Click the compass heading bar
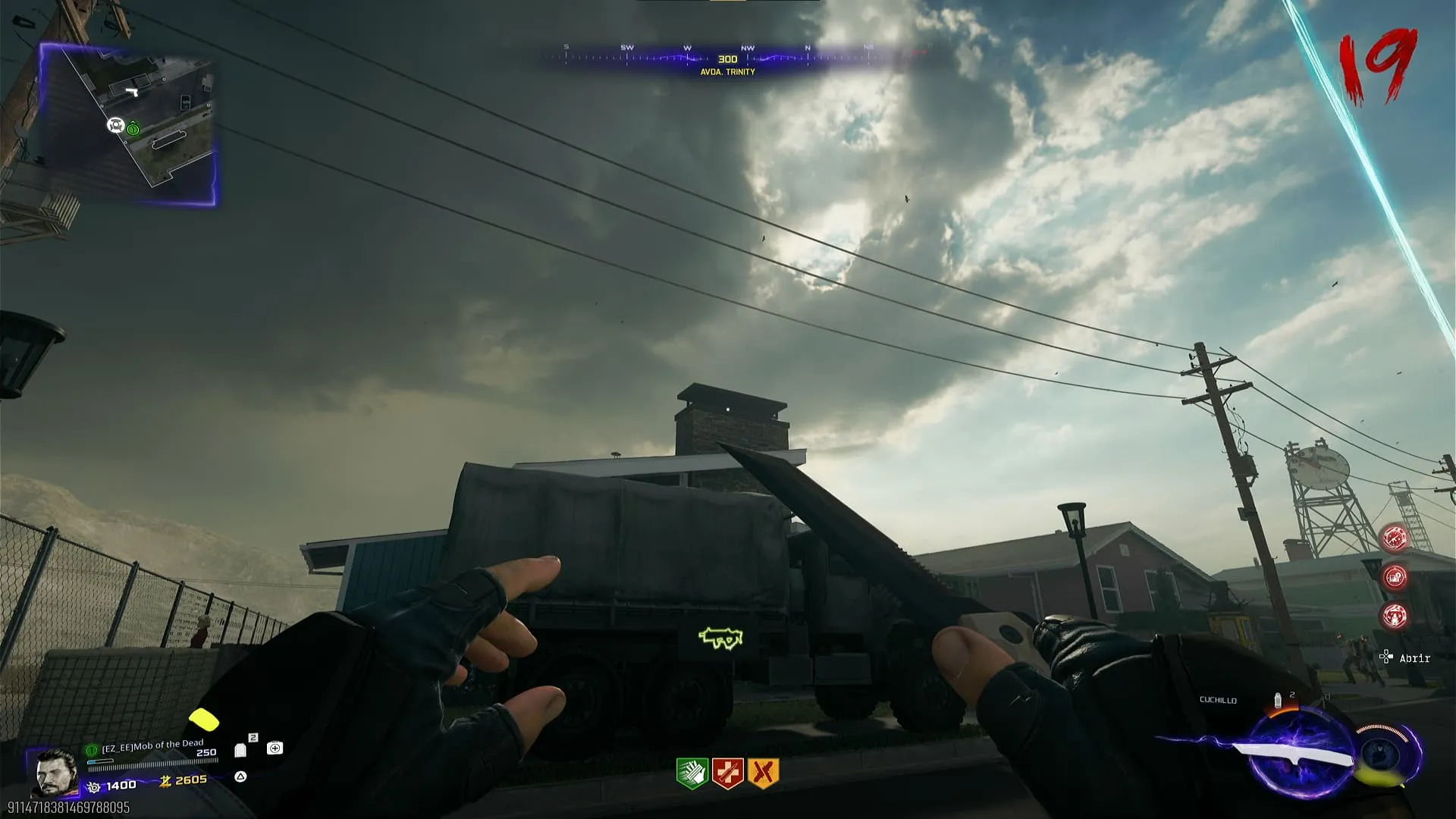The image size is (1456, 819). (728, 59)
